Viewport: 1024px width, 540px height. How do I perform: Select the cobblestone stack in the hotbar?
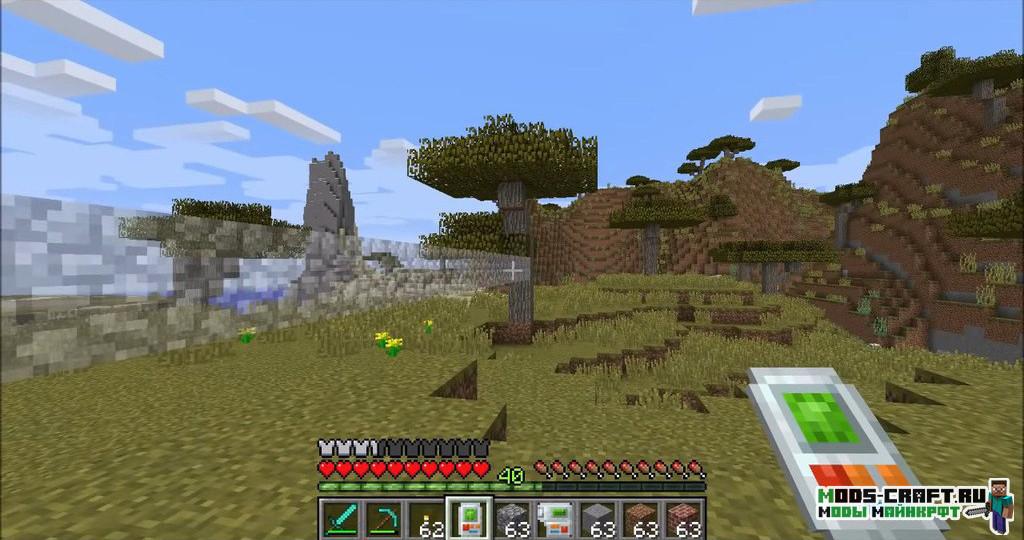(512, 519)
